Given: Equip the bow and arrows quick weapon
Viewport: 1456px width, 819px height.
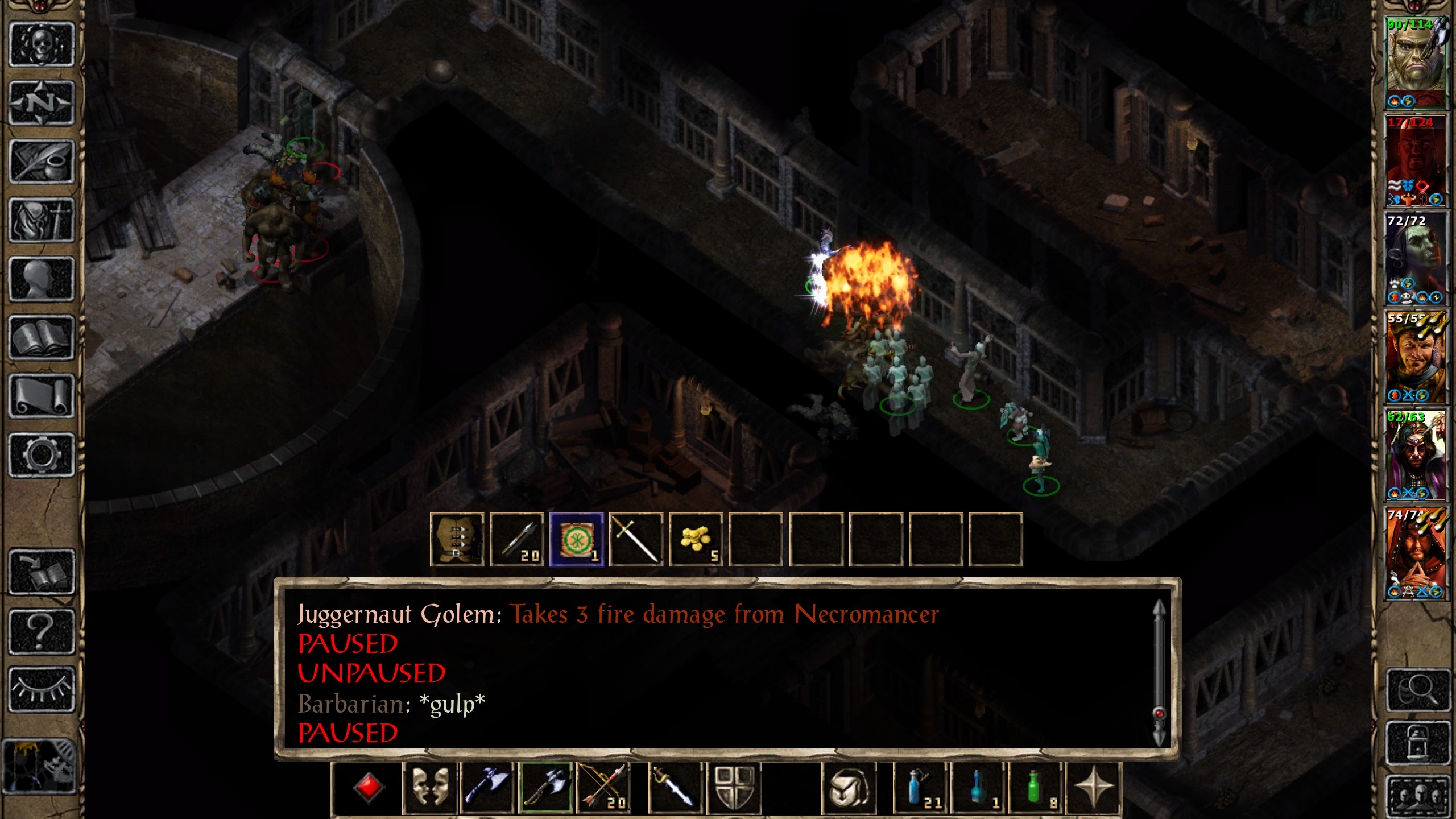Looking at the screenshot, I should [603, 788].
